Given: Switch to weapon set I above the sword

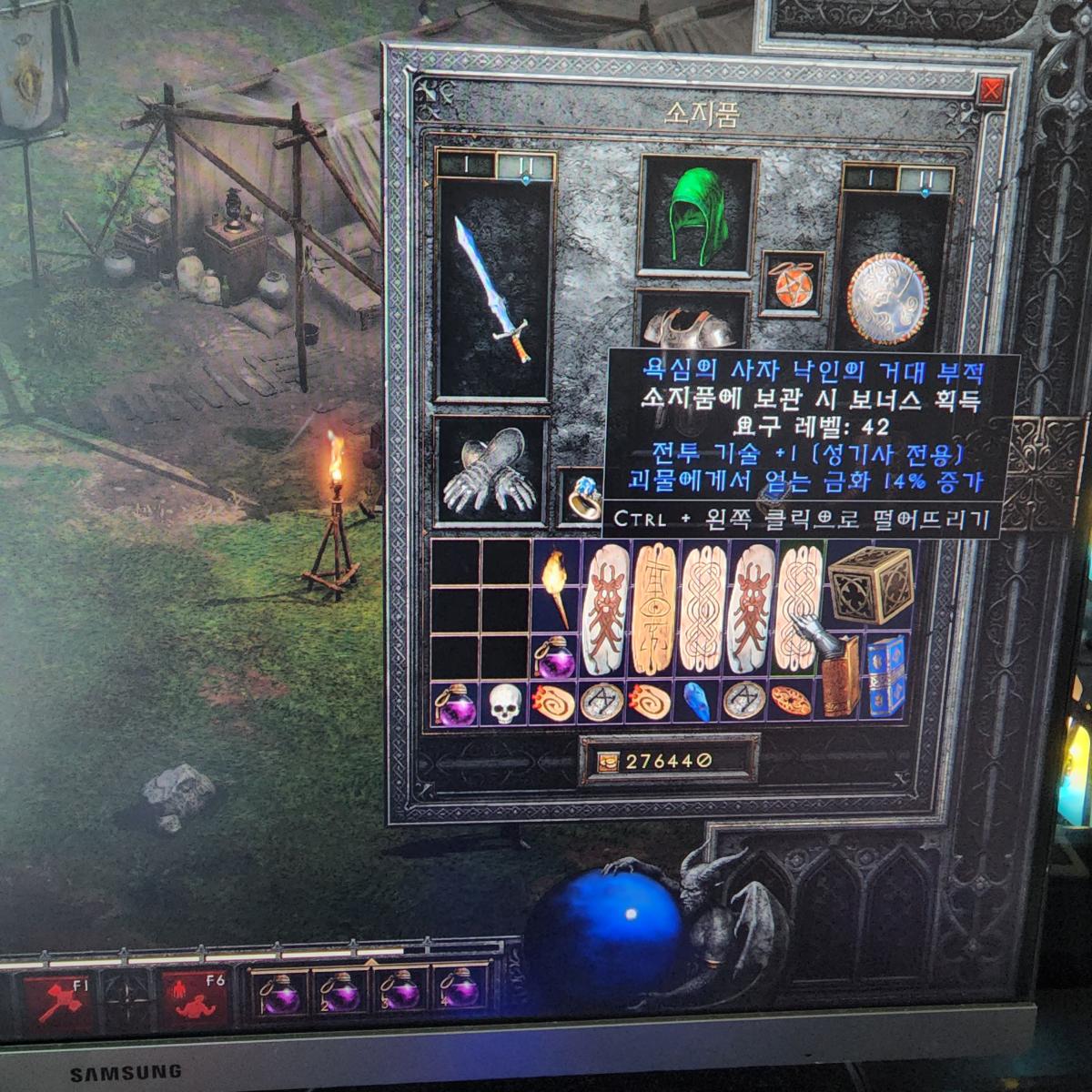Looking at the screenshot, I should coord(465,167).
